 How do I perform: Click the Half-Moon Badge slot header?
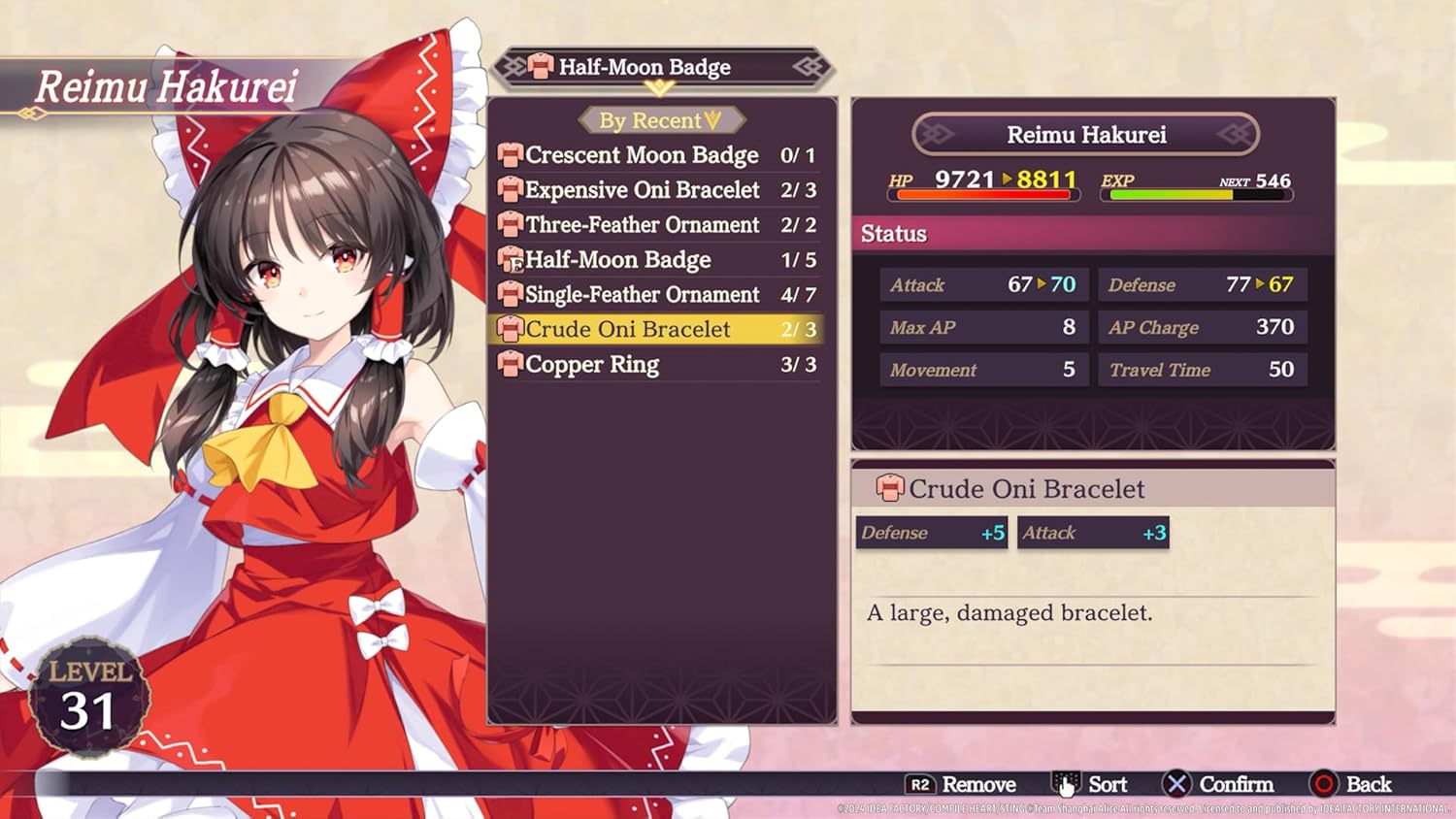(x=661, y=67)
